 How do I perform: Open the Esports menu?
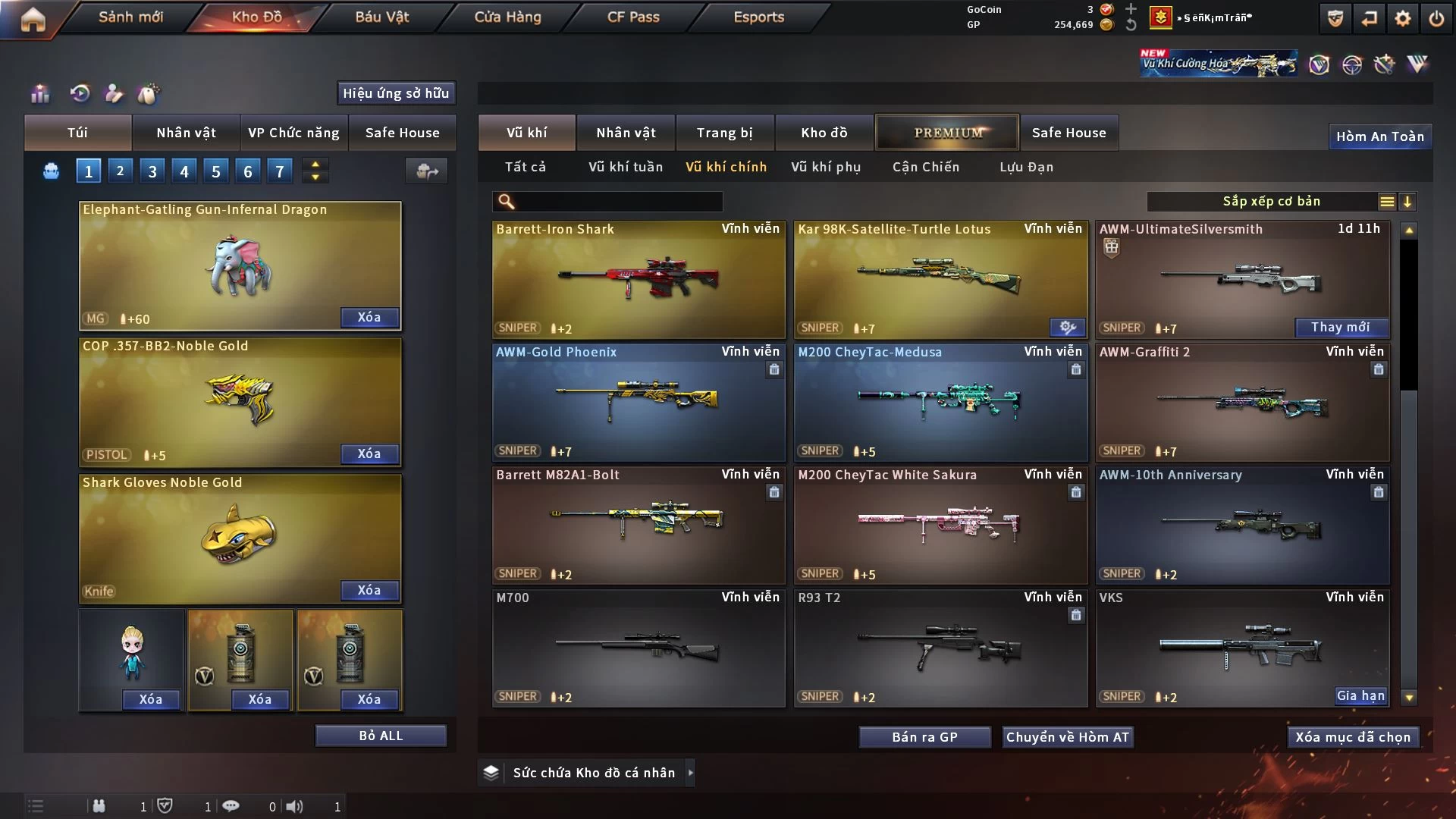click(758, 17)
